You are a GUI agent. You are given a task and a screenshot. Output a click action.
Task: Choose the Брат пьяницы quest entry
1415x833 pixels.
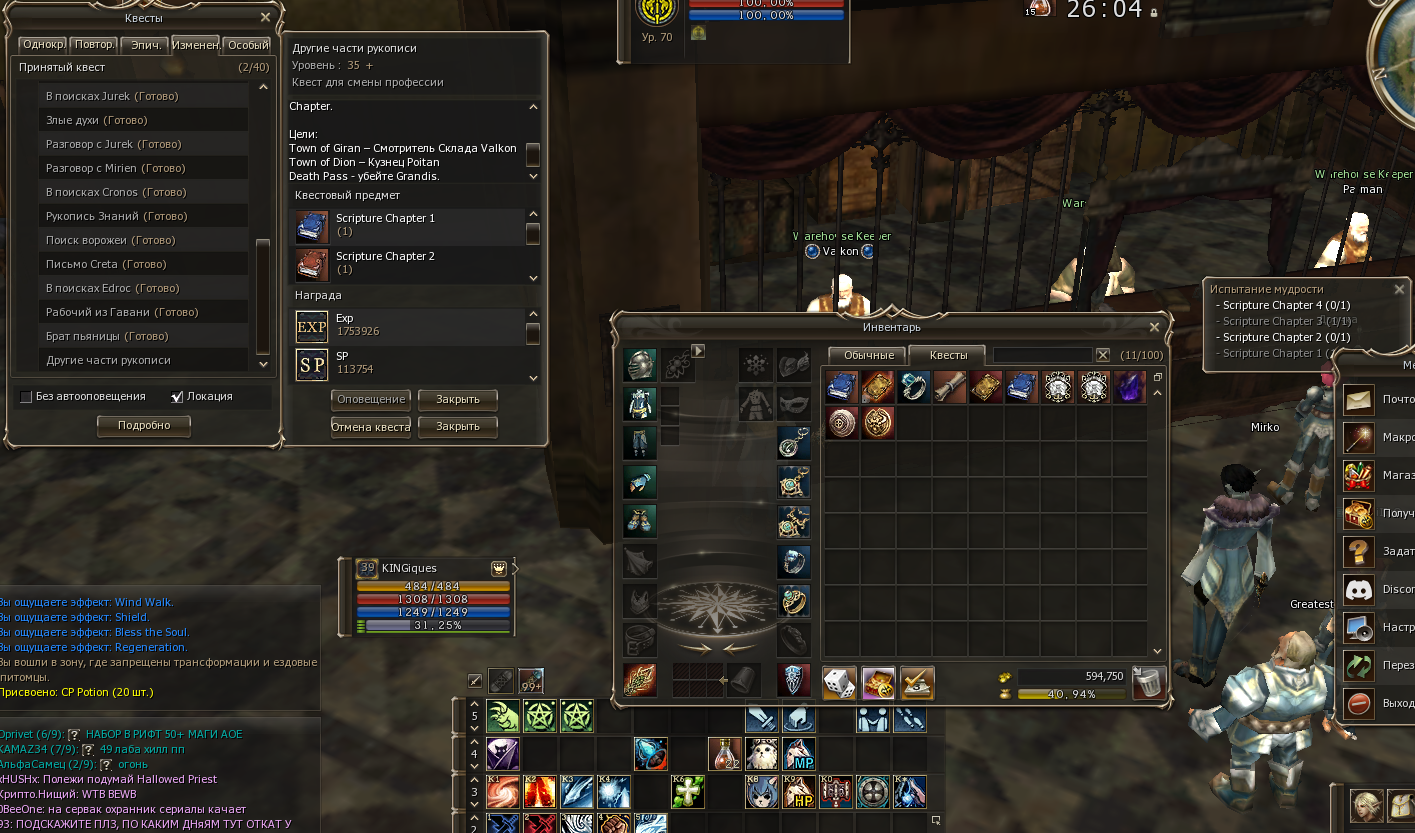pos(106,336)
